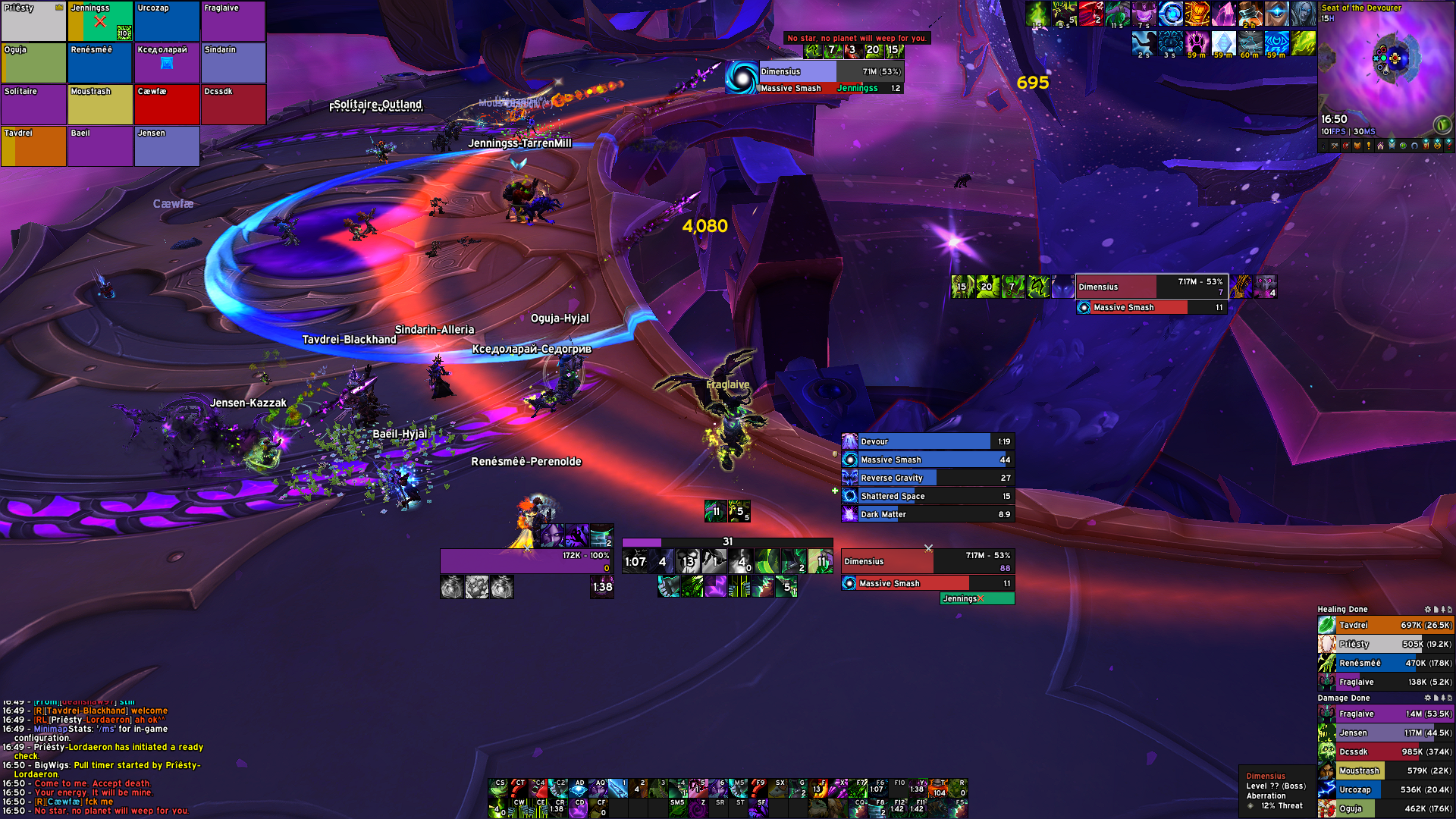Target Solitaire in the raid frames

pyautogui.click(x=33, y=105)
